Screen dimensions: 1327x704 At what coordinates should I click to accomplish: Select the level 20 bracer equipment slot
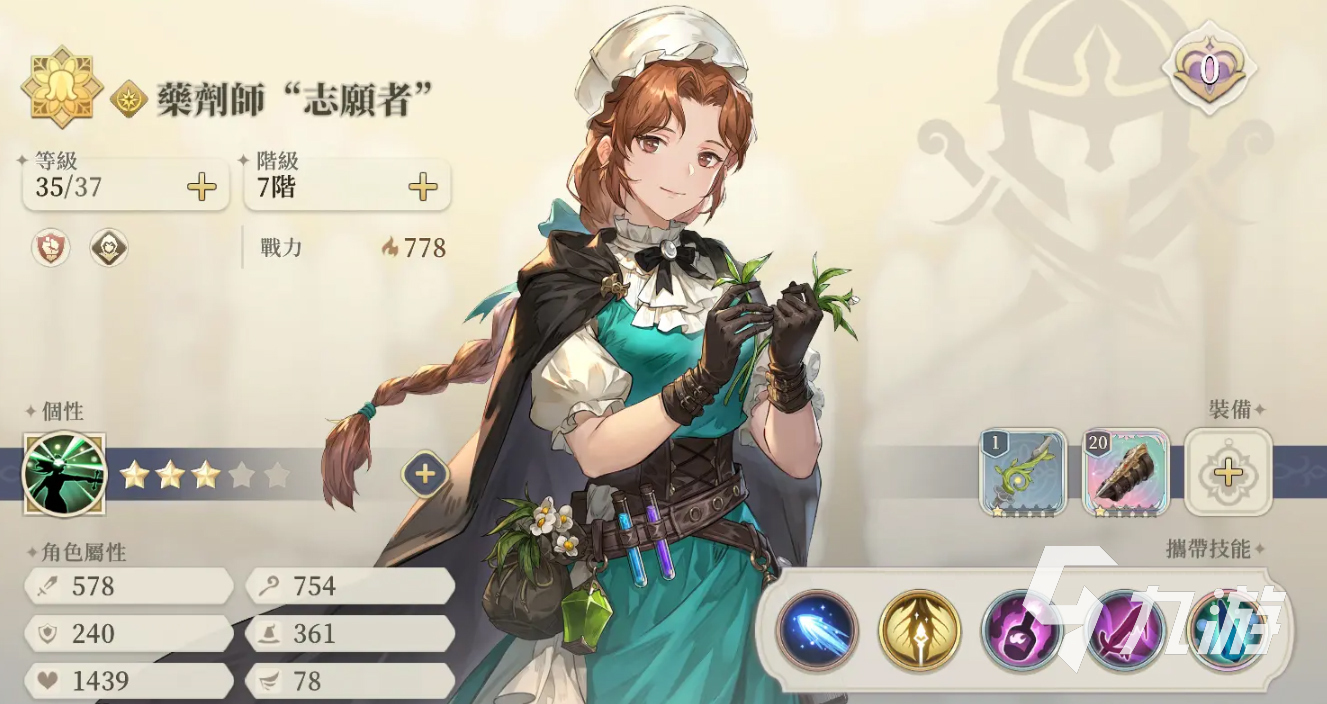pos(1125,471)
